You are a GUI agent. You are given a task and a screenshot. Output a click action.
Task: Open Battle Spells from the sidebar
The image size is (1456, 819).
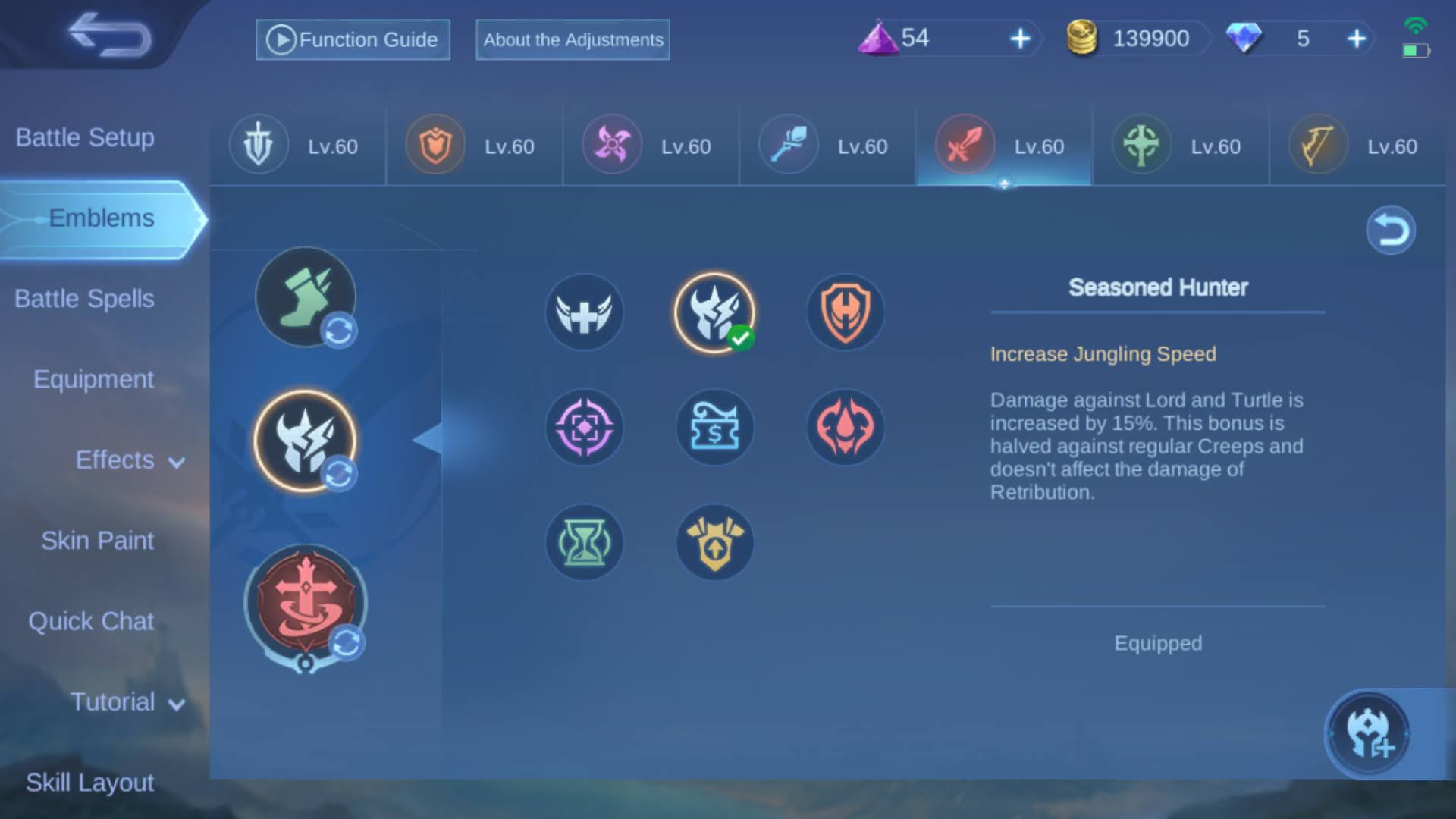(83, 299)
